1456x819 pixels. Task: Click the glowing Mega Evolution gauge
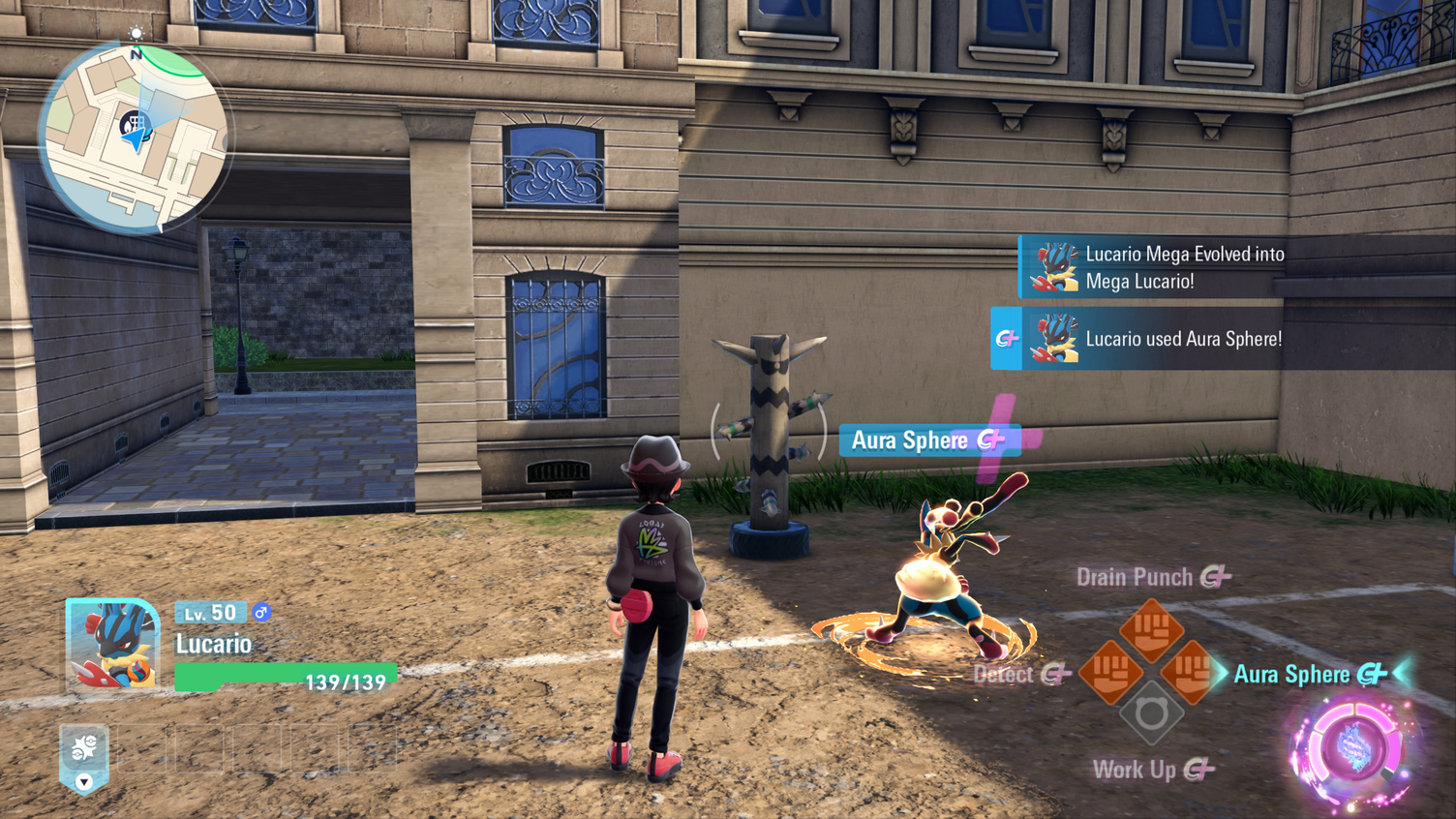1351,749
